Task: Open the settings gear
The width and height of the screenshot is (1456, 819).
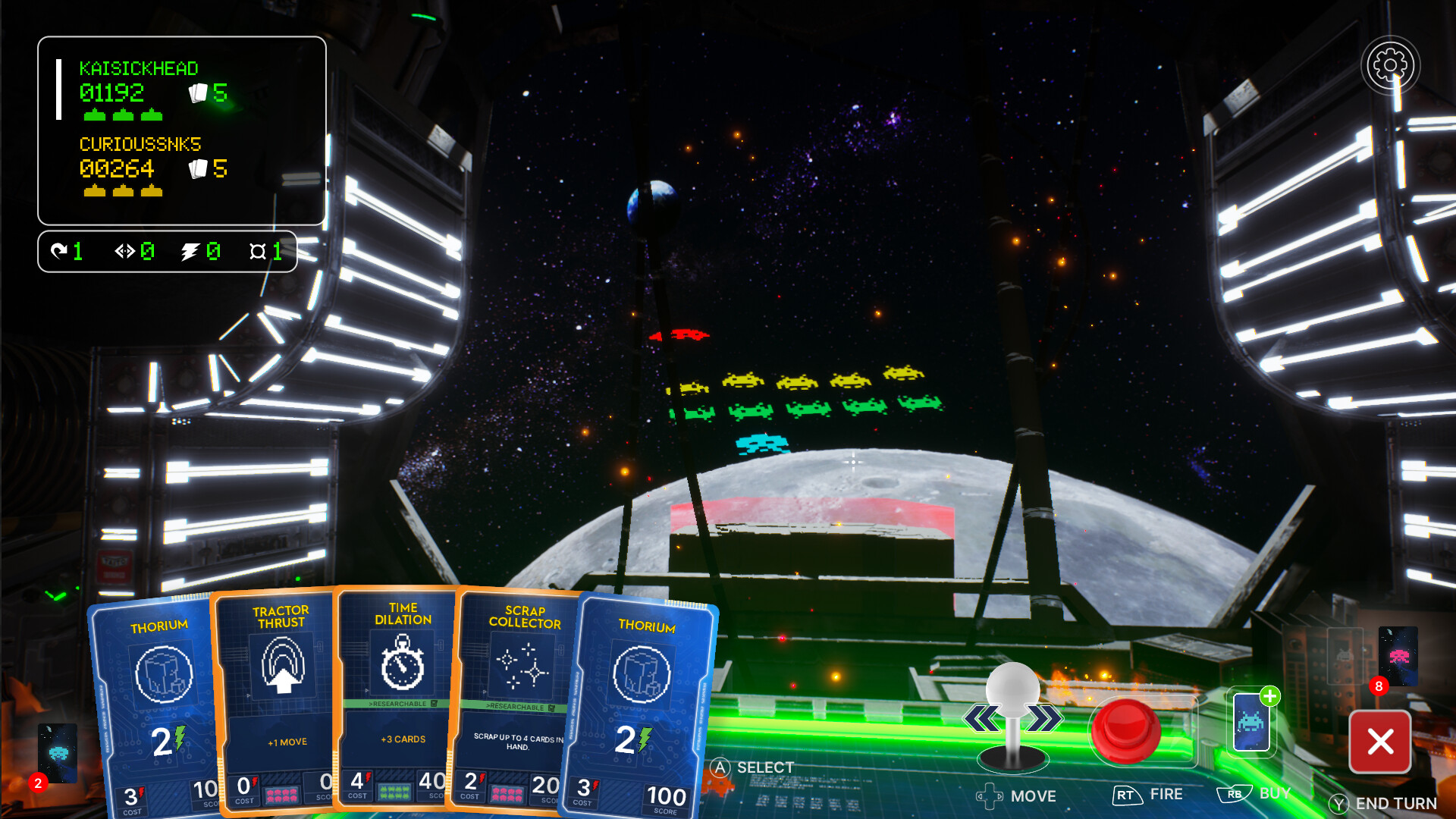Action: pos(1389,65)
